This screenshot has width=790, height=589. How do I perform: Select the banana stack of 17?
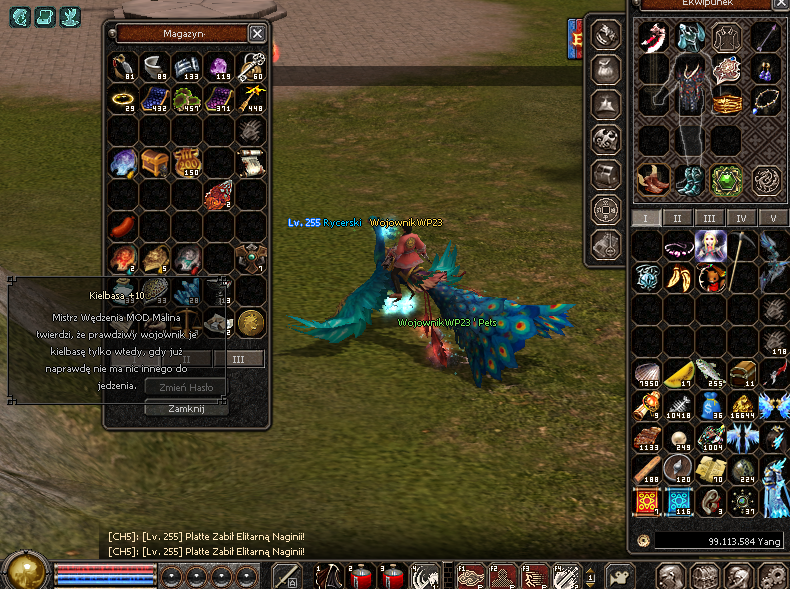[x=680, y=374]
